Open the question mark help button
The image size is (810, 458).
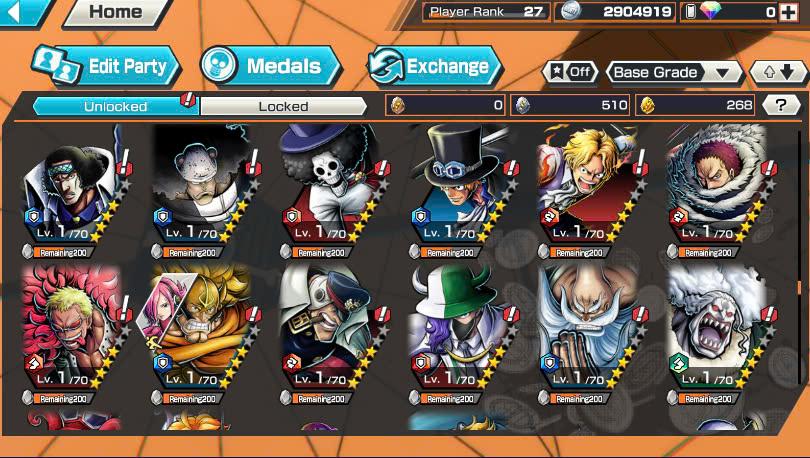point(780,104)
